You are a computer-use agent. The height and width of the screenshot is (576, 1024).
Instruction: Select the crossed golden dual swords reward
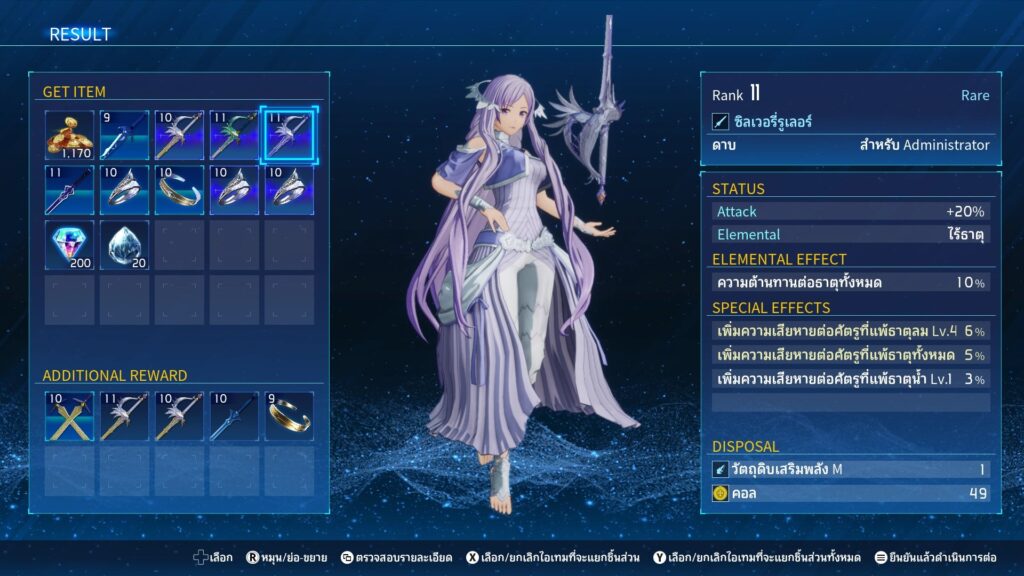tap(70, 417)
